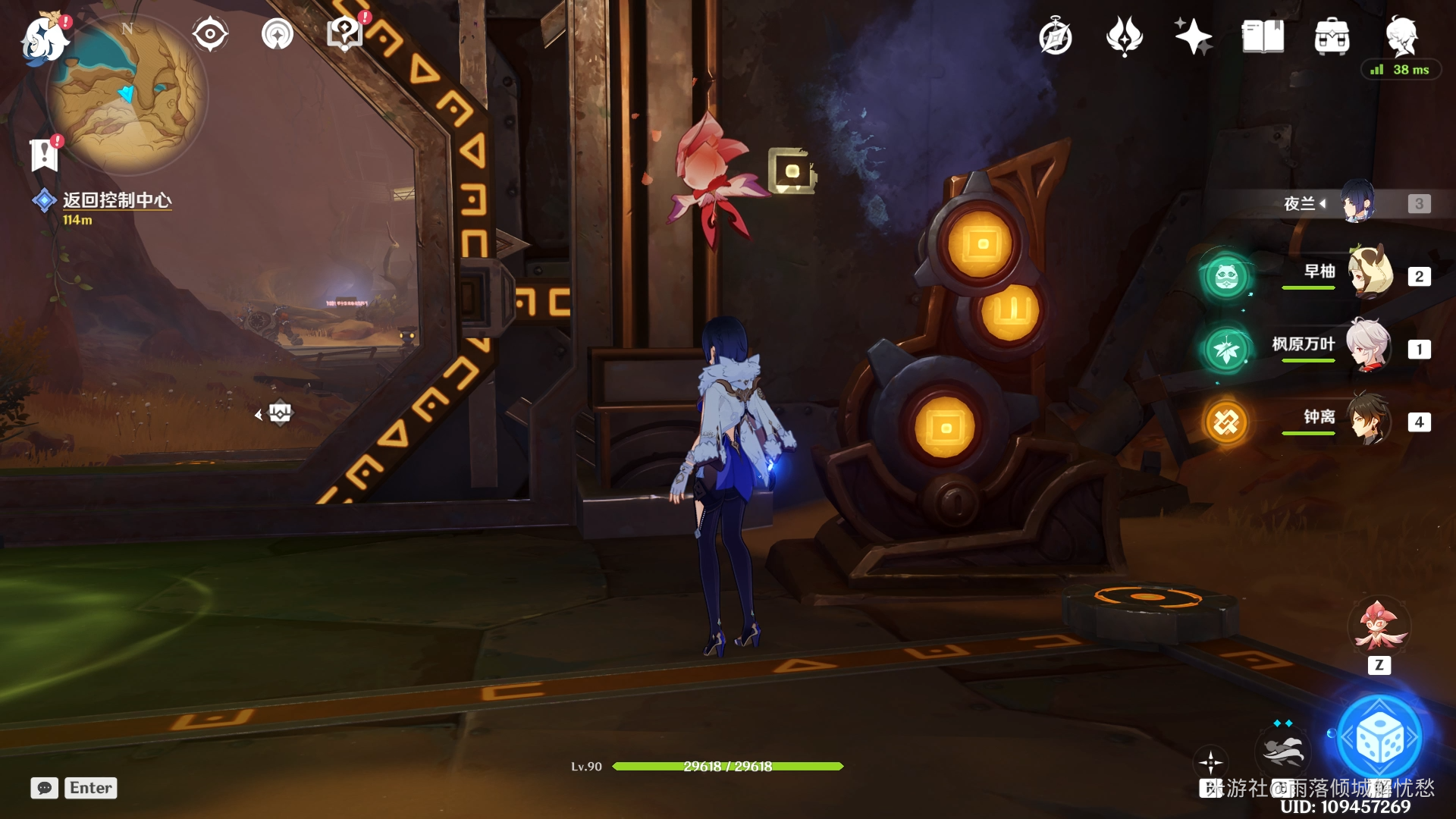
Task: Use the red flower gadget
Action: coord(1378,626)
